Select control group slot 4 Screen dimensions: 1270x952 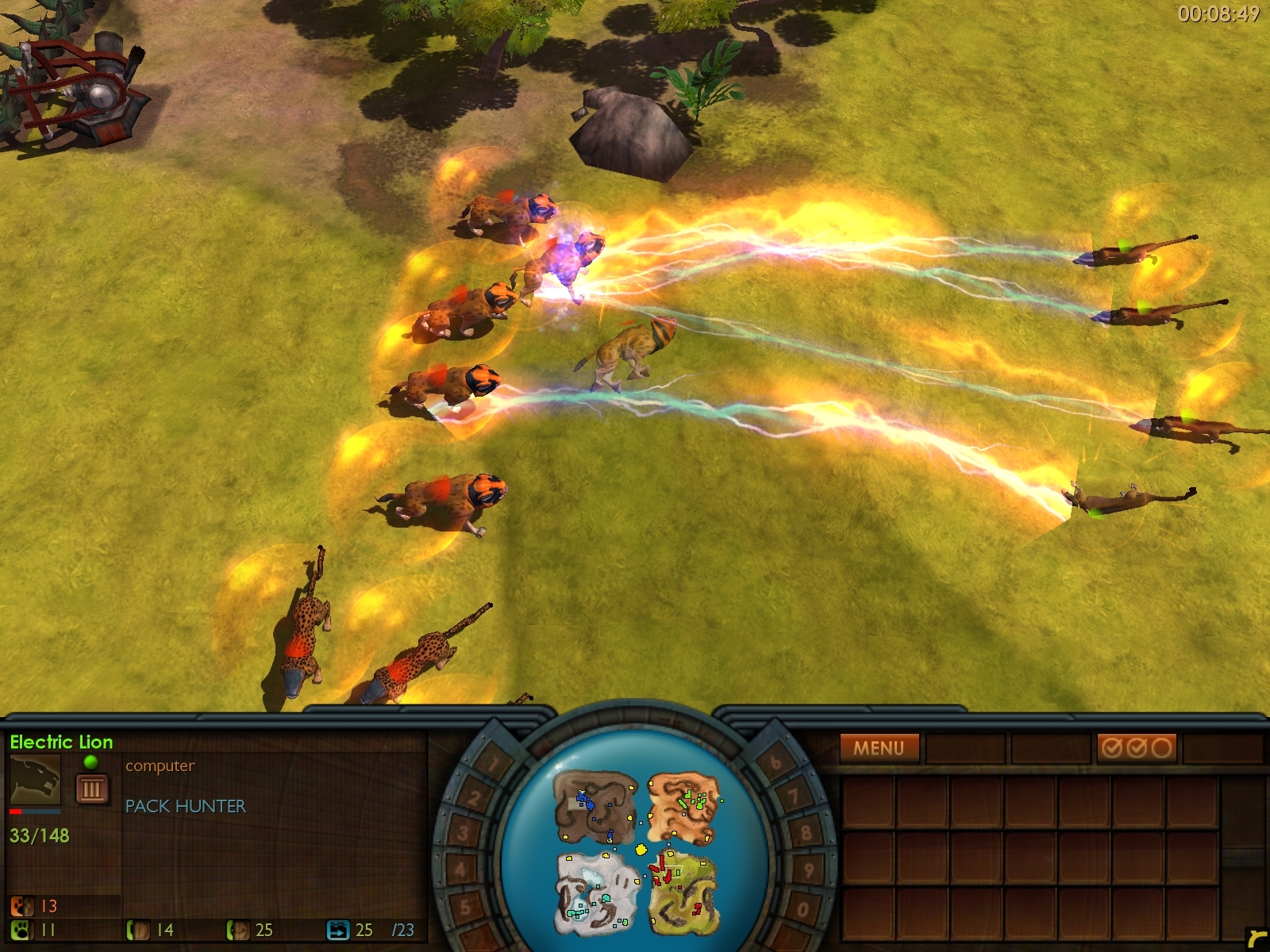(x=460, y=869)
